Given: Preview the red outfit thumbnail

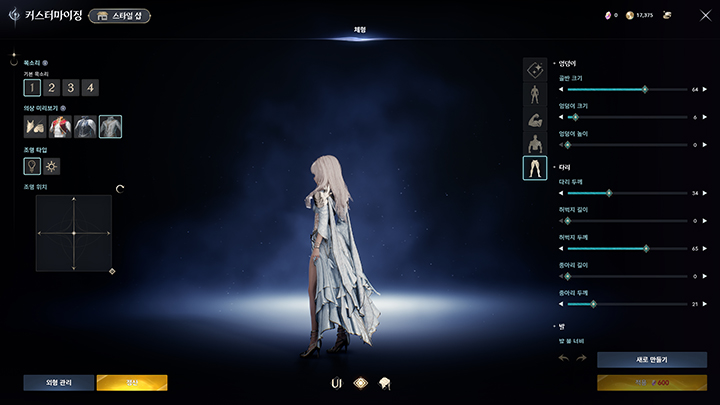Looking at the screenshot, I should click(60, 126).
